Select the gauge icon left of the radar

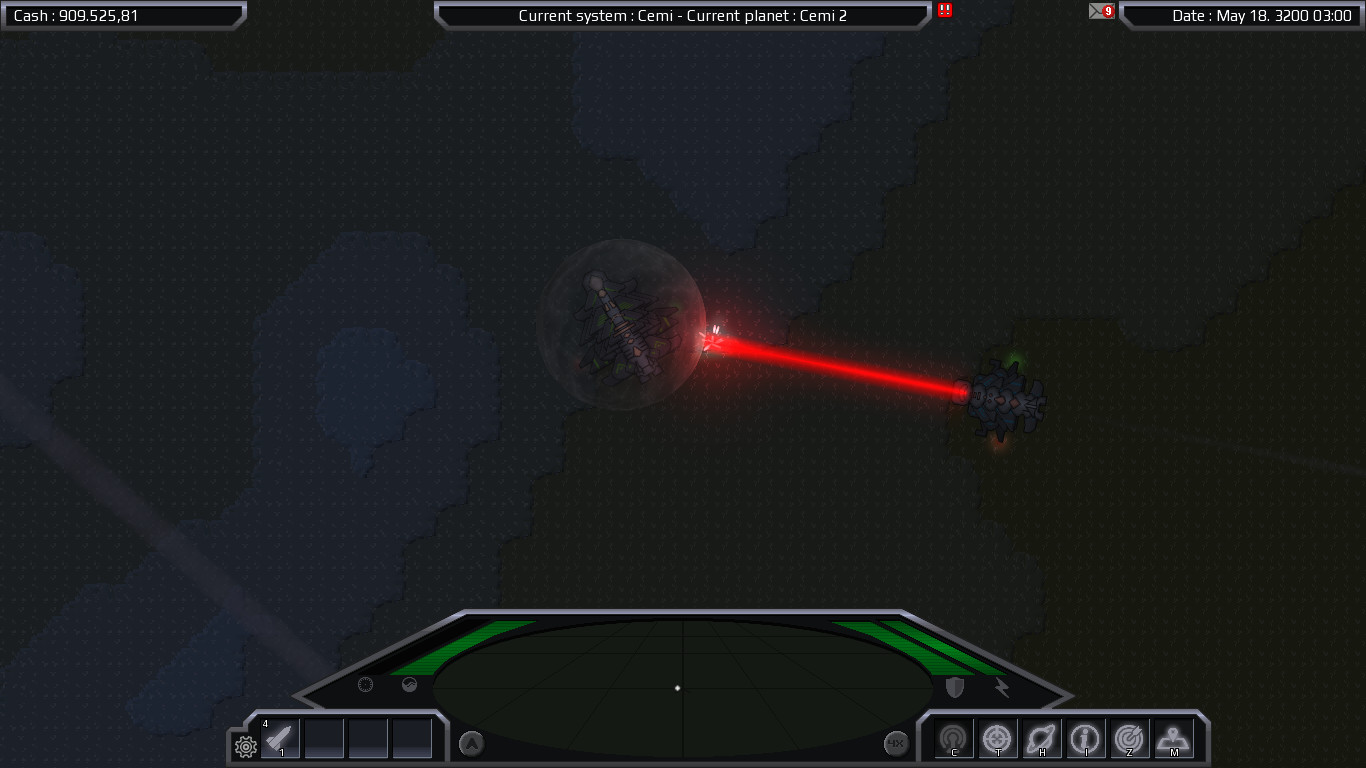pyautogui.click(x=366, y=685)
